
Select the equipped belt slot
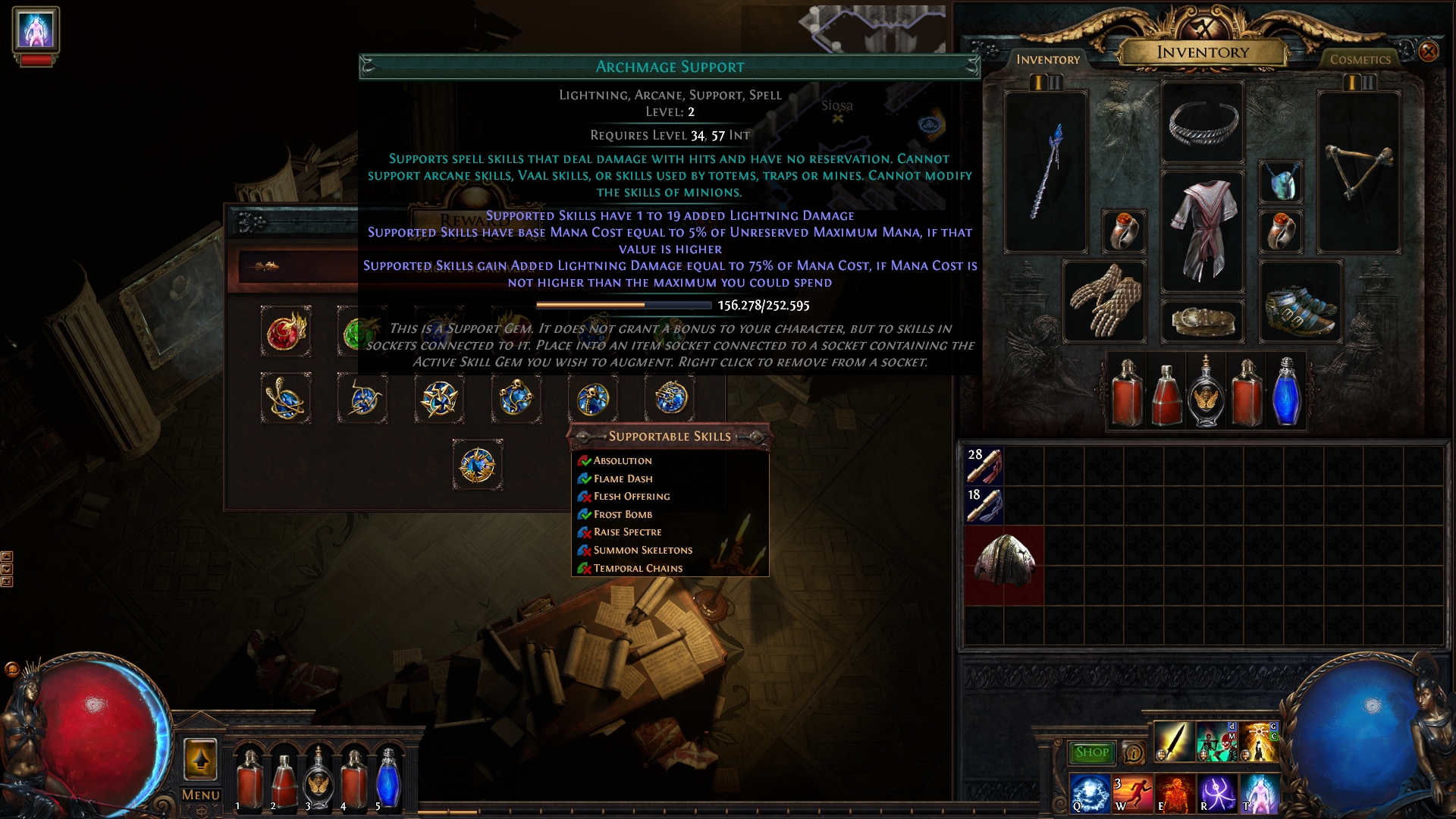1202,322
